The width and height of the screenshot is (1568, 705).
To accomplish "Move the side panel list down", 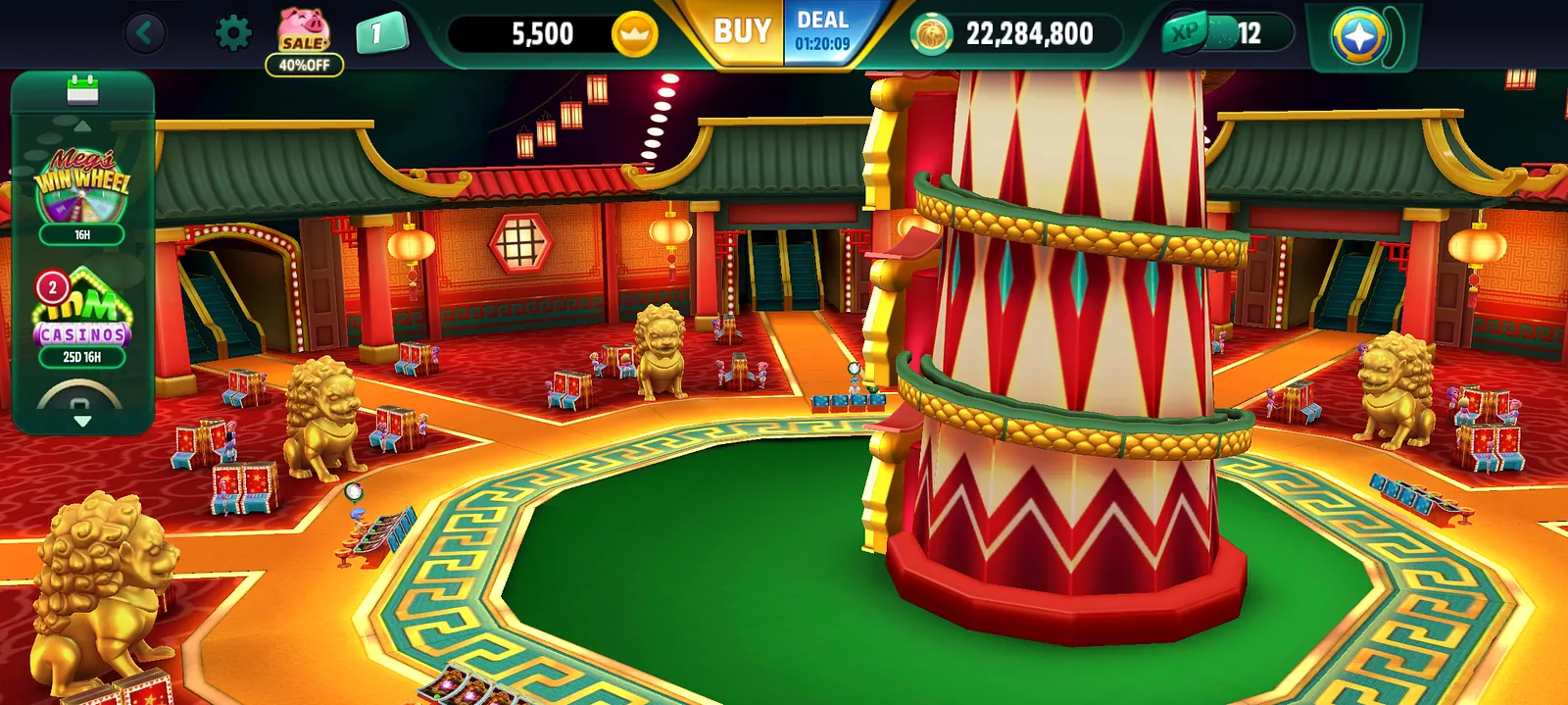I will click(82, 421).
